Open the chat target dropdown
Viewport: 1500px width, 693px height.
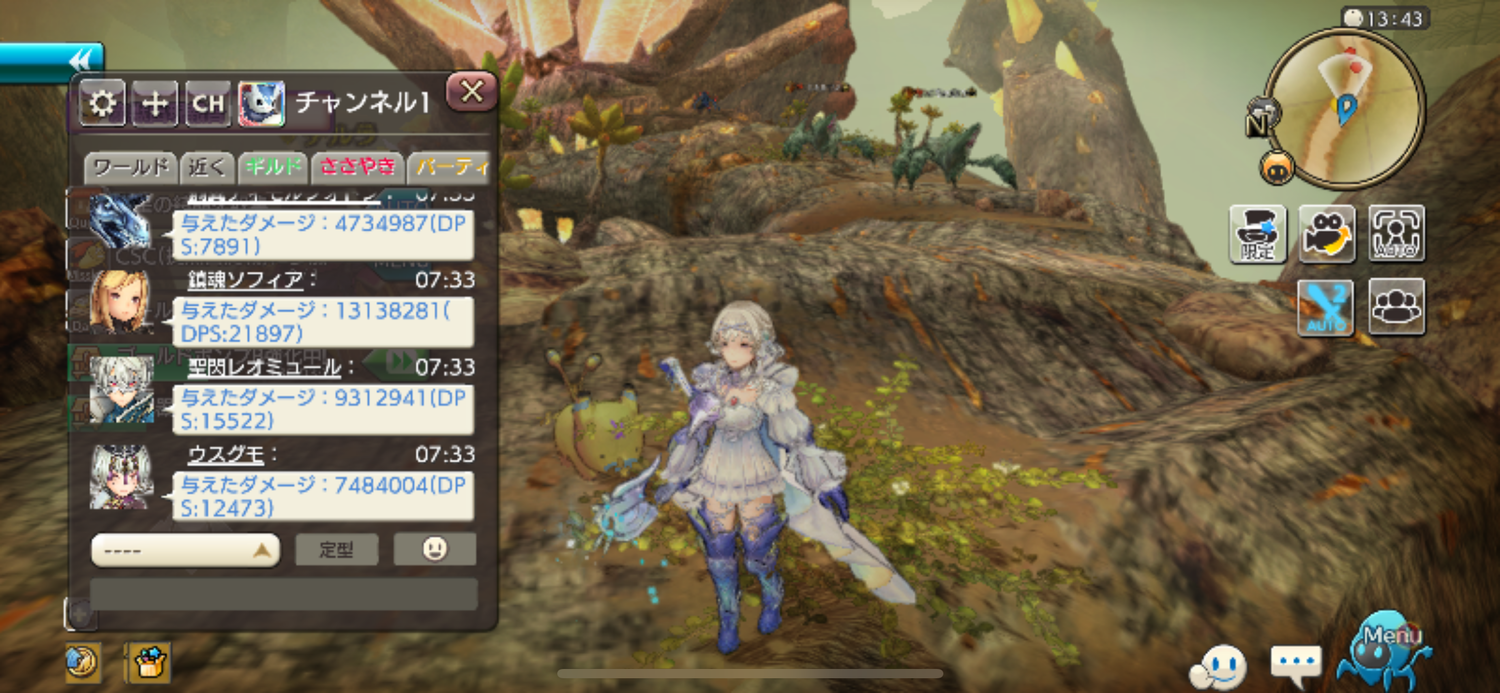click(x=185, y=550)
